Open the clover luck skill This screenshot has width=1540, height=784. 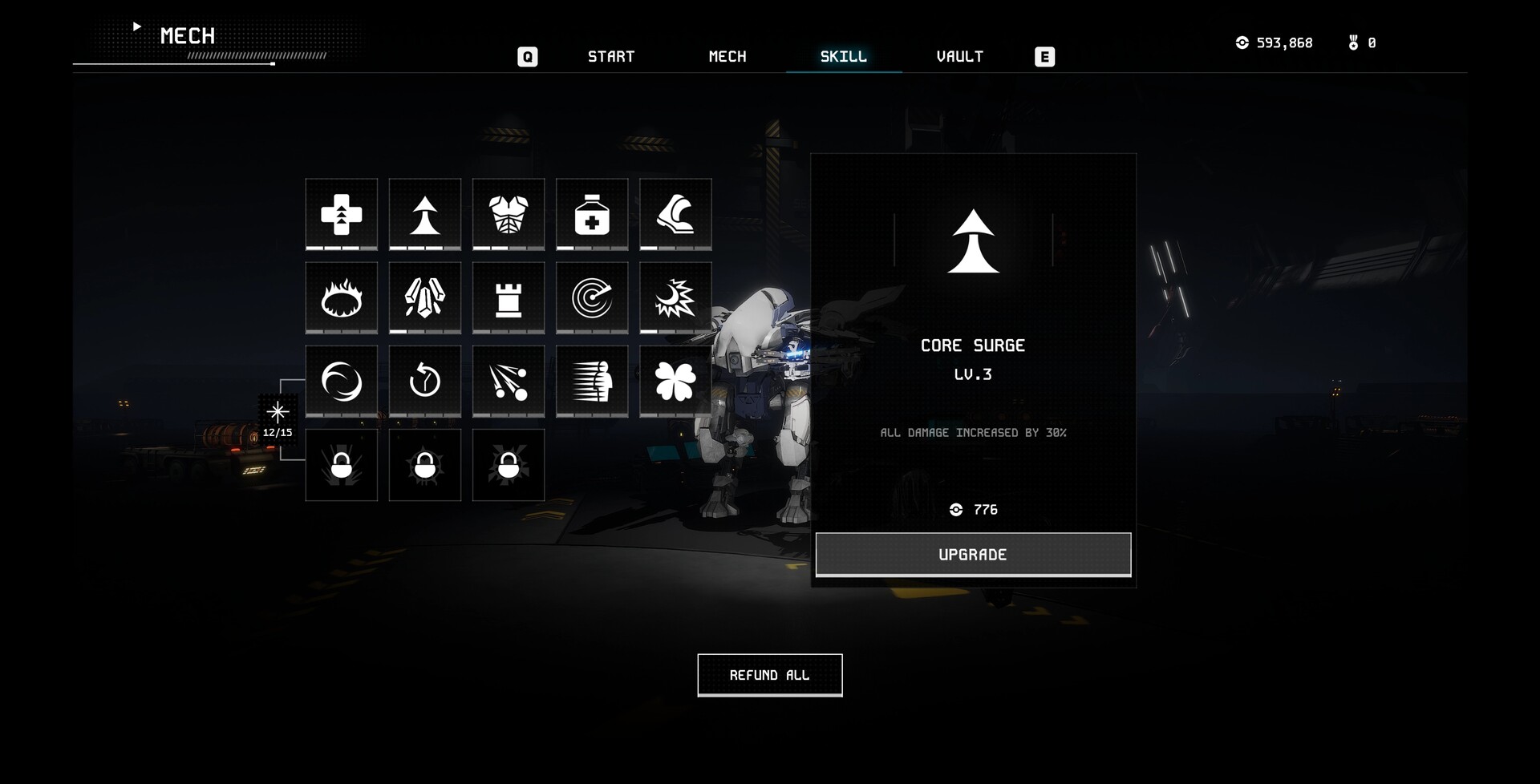(675, 381)
